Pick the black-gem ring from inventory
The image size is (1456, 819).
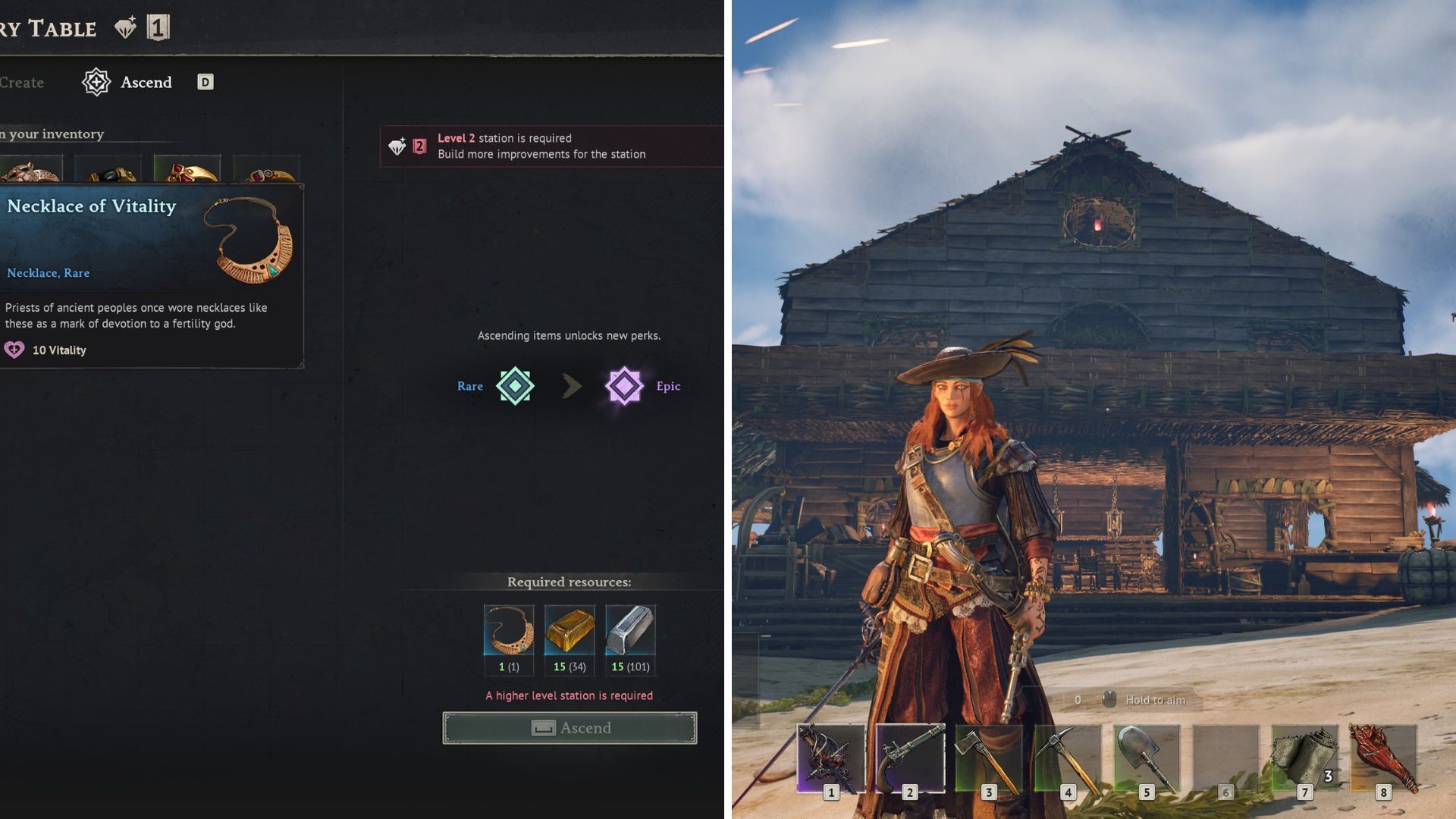108,171
